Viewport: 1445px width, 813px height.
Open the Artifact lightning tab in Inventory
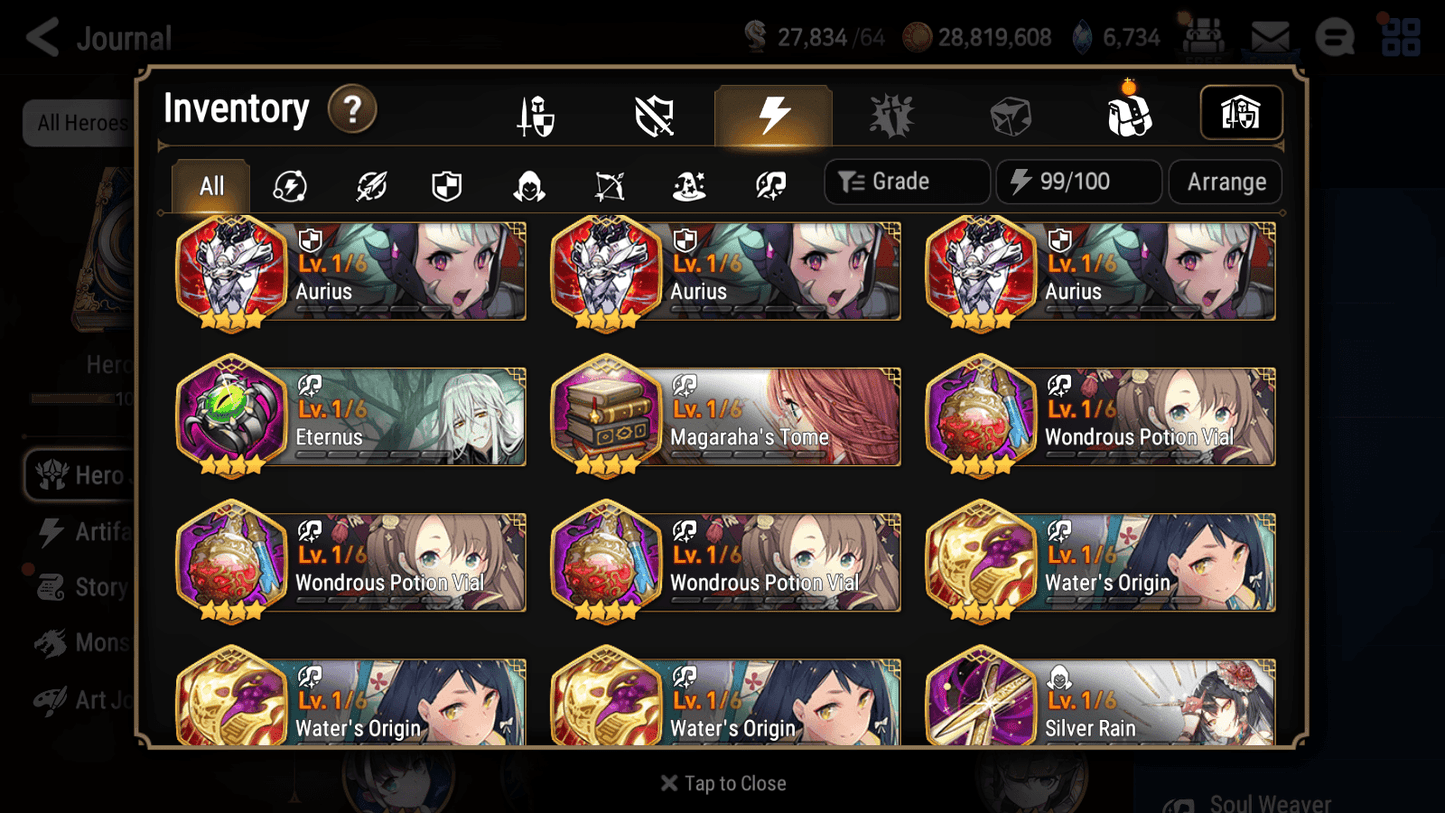pos(774,113)
